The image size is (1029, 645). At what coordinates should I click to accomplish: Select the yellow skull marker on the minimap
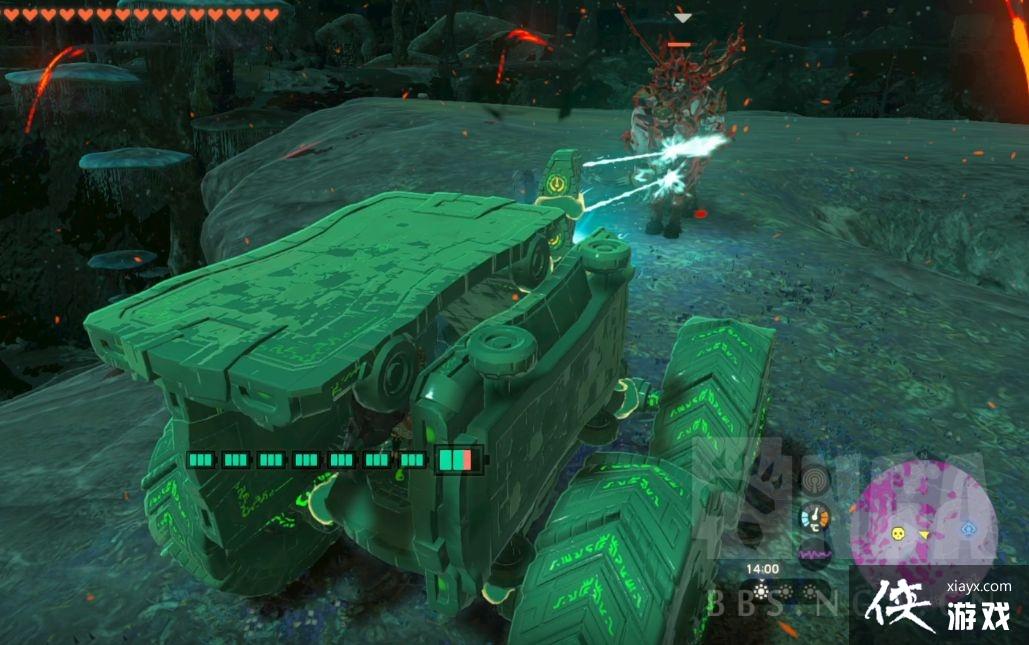898,534
